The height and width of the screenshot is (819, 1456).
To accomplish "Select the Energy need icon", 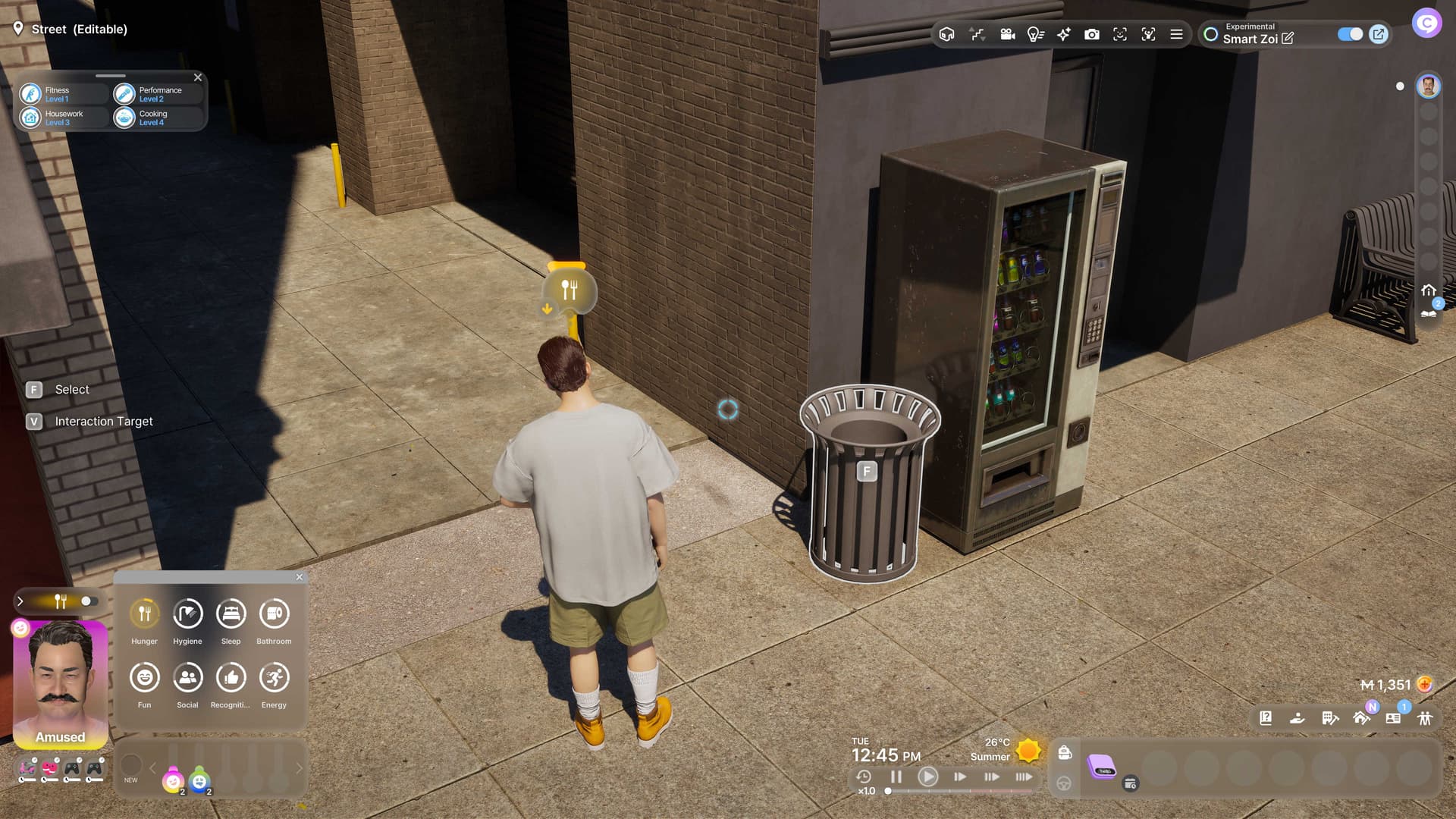I will tap(274, 677).
